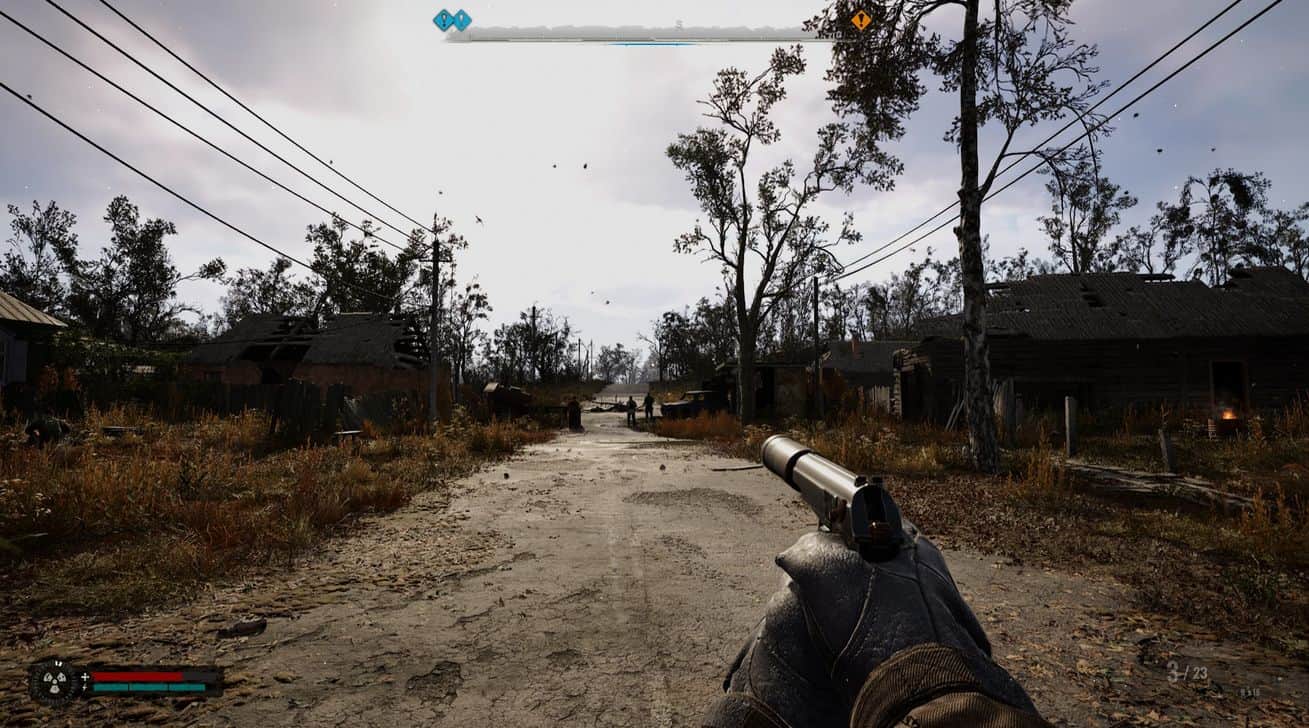This screenshot has height=728, width=1309.
Task: Click the compass bar strip
Action: pyautogui.click(x=640, y=35)
